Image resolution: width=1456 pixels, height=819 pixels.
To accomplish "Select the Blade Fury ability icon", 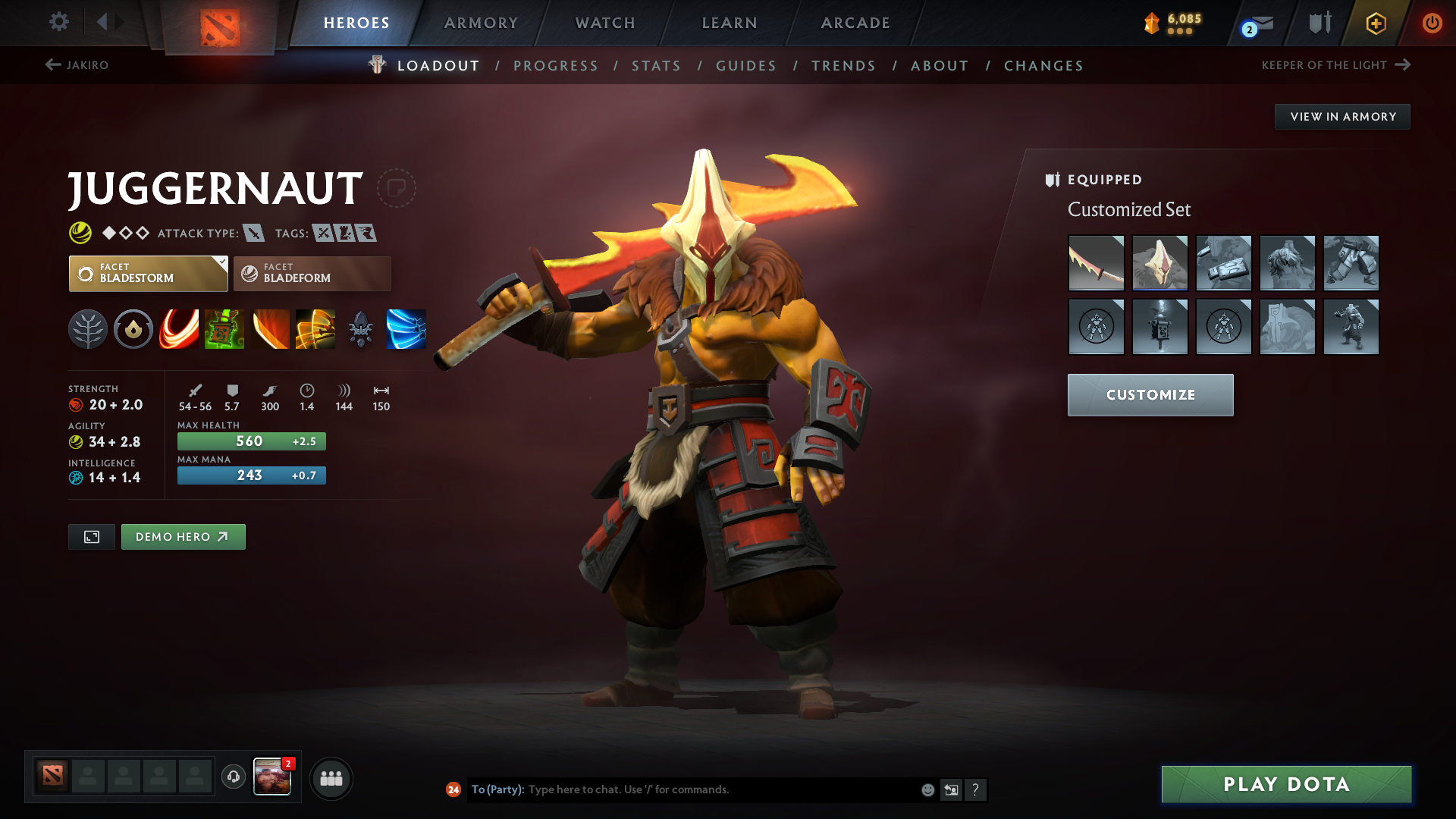I will [179, 328].
